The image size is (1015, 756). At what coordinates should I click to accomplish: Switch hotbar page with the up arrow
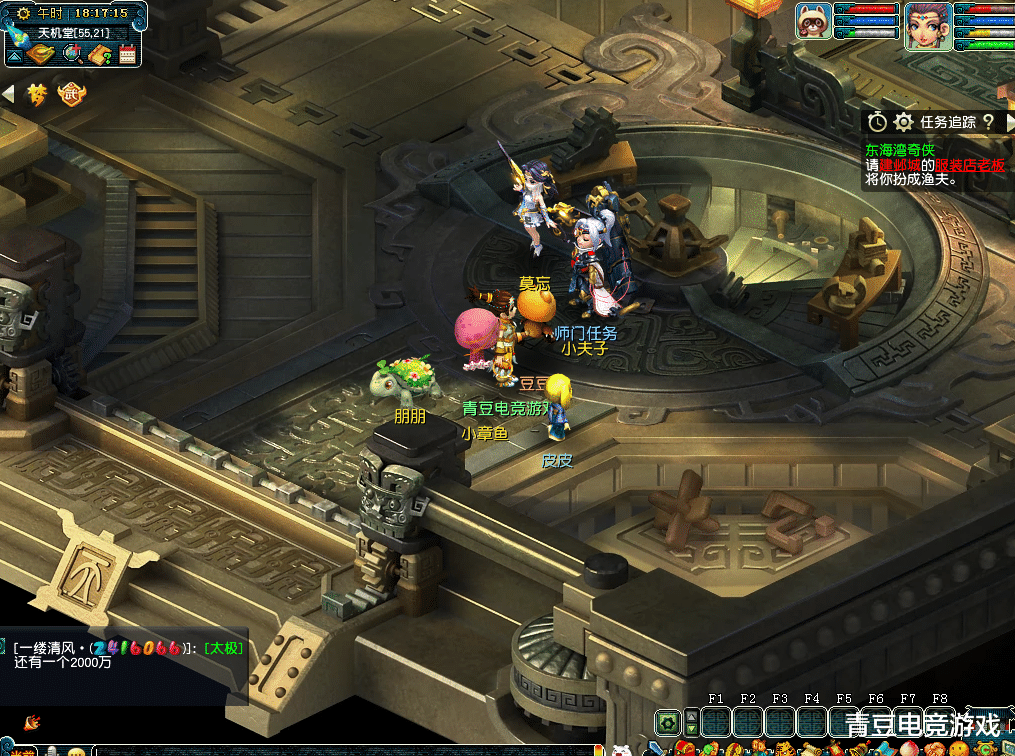691,715
